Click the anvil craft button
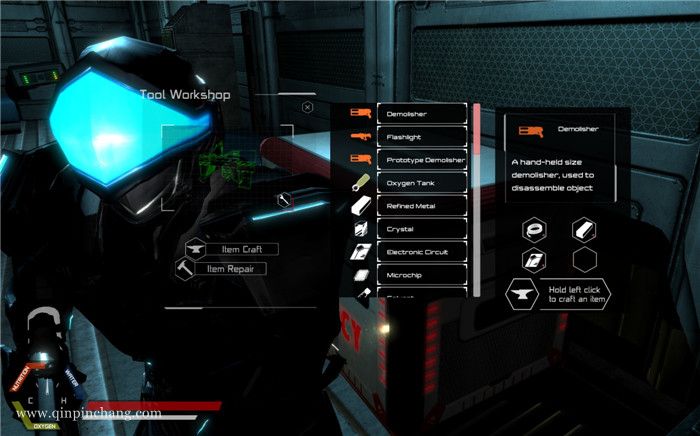This screenshot has width=700, height=436. point(521,294)
